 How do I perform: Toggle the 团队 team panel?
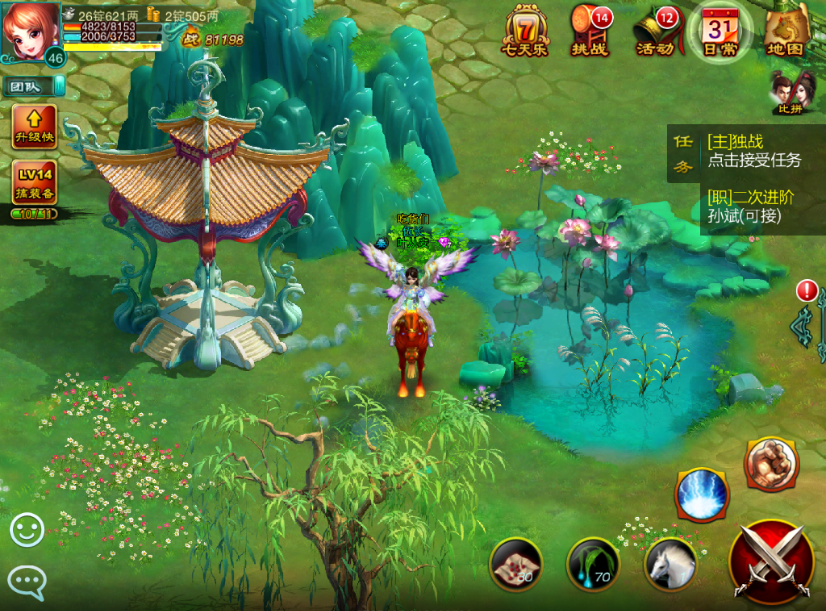pyautogui.click(x=32, y=87)
